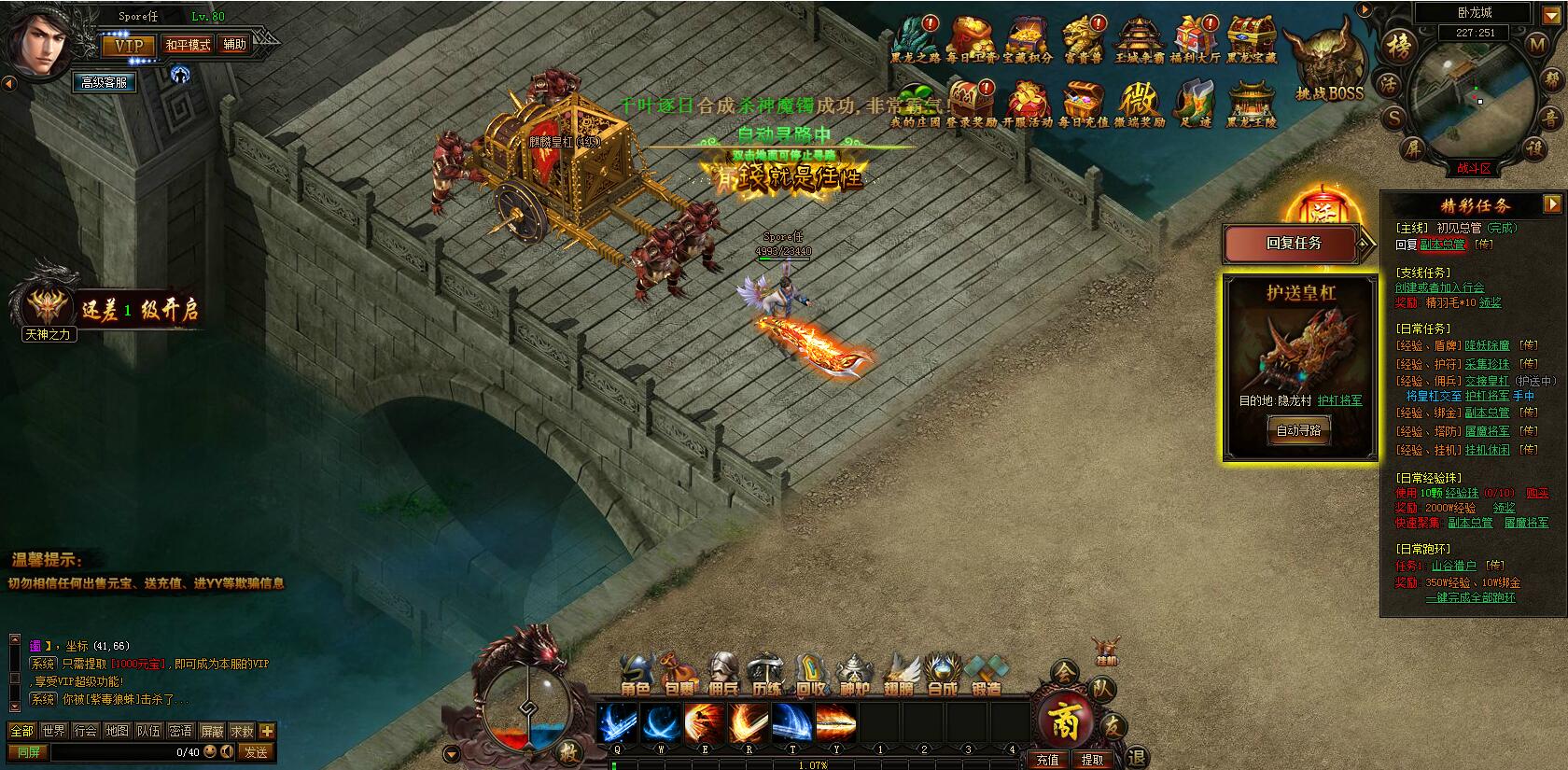
Task: Open the 商 shop round button
Action: pos(1064,721)
